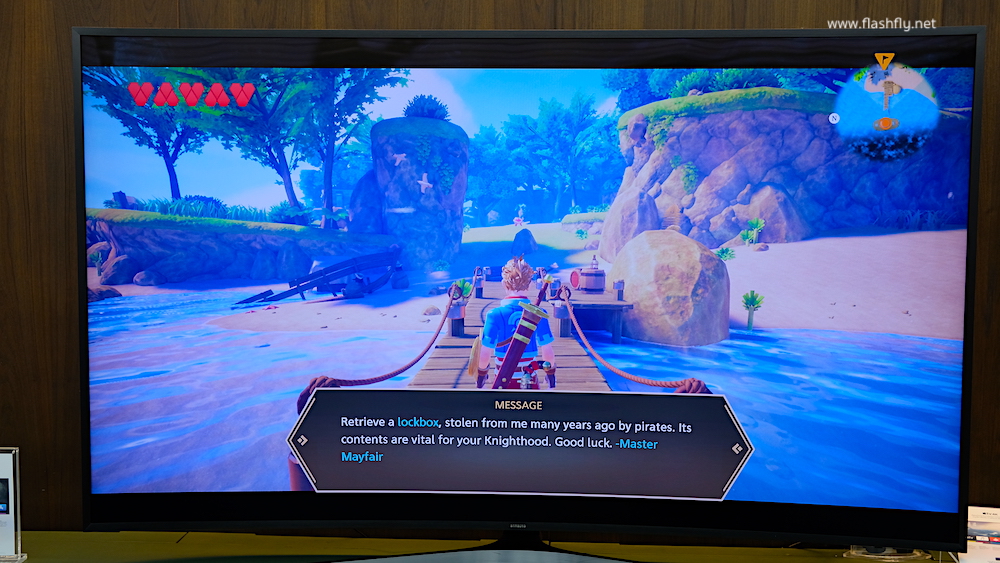
Task: Select the orange flag objective marker
Action: coord(883,61)
